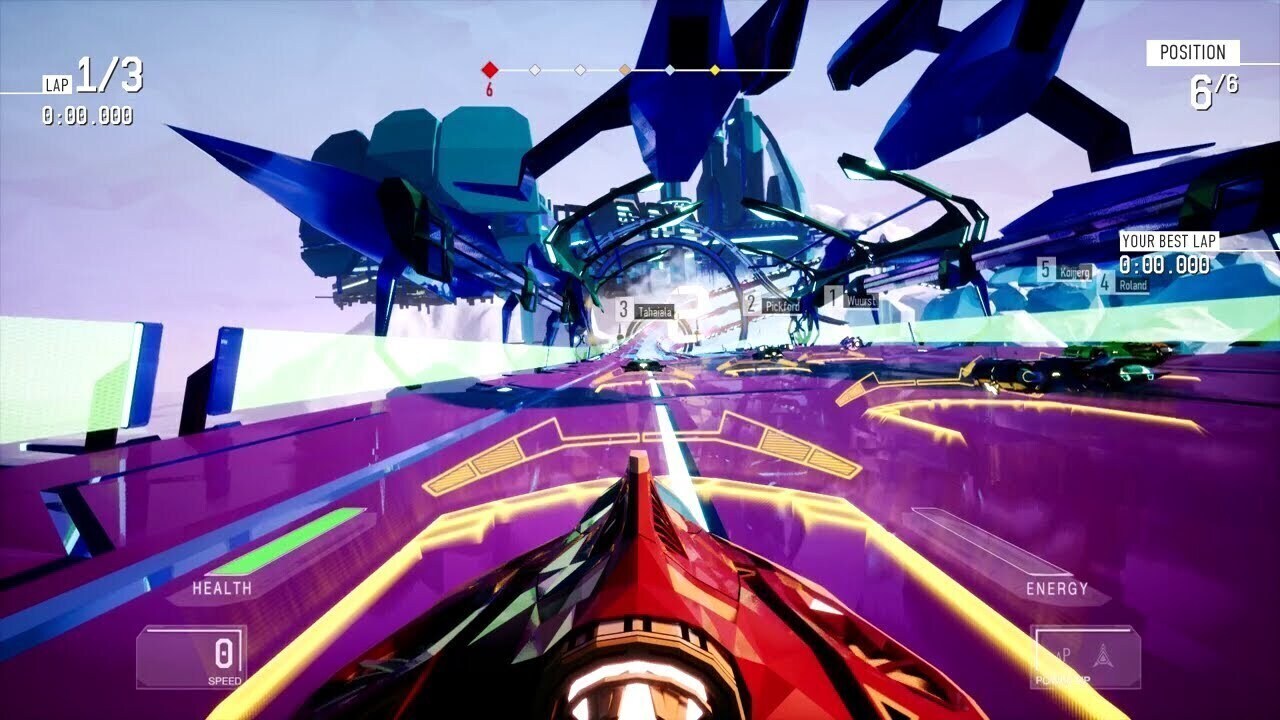Select the Wuurst racer name tag
This screenshot has width=1280, height=720.
point(860,299)
